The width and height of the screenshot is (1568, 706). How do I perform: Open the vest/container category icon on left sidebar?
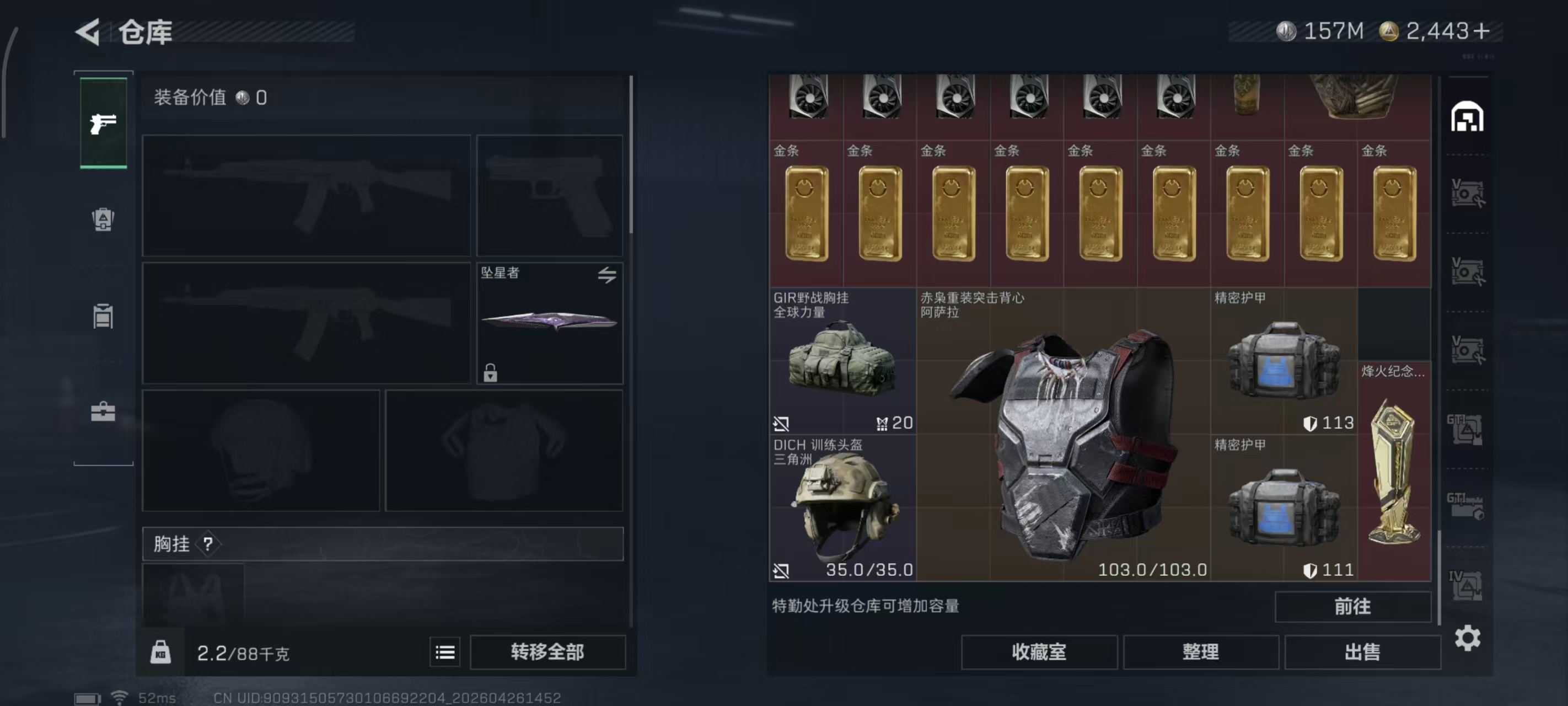click(104, 317)
